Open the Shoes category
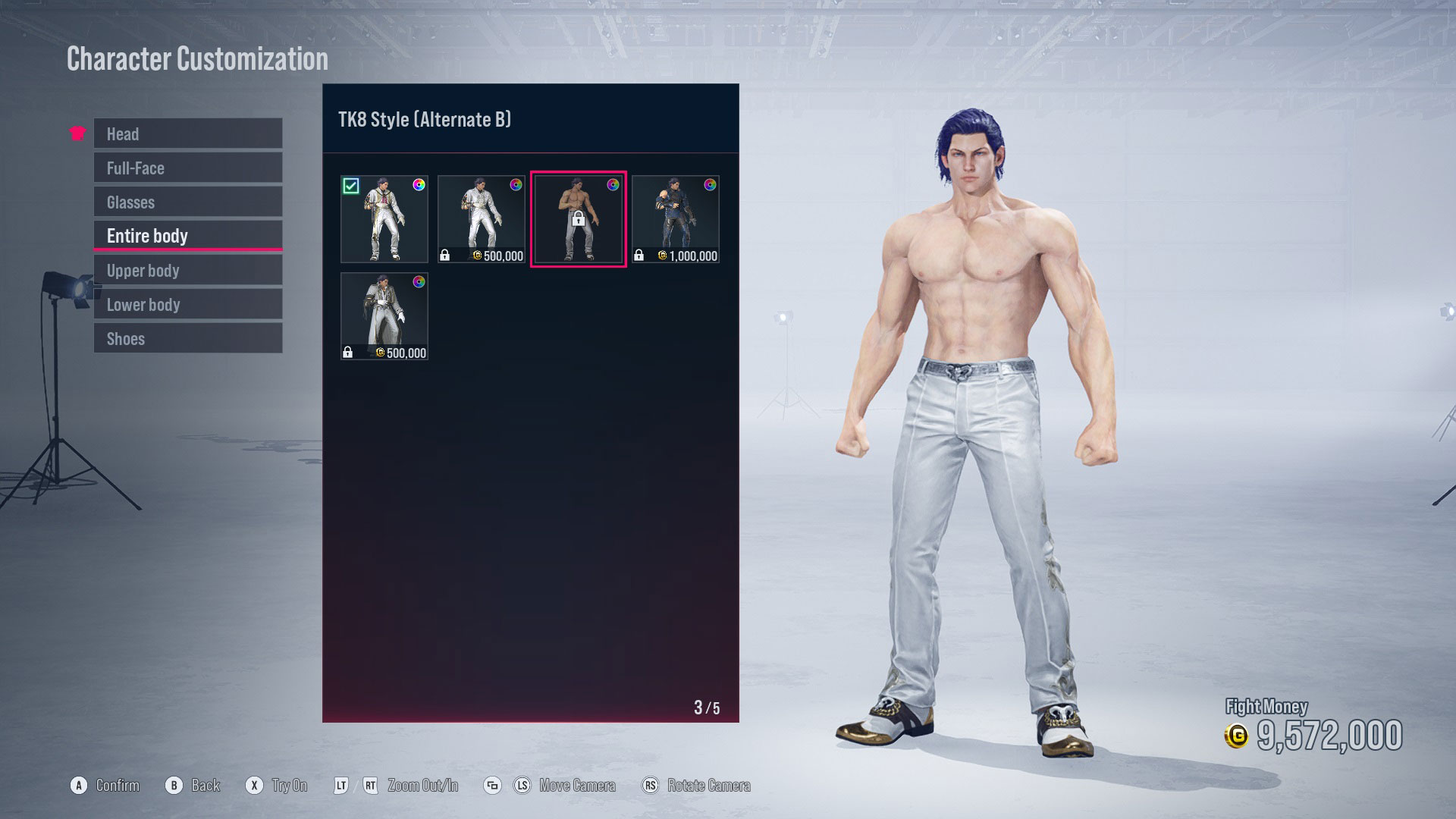 187,338
